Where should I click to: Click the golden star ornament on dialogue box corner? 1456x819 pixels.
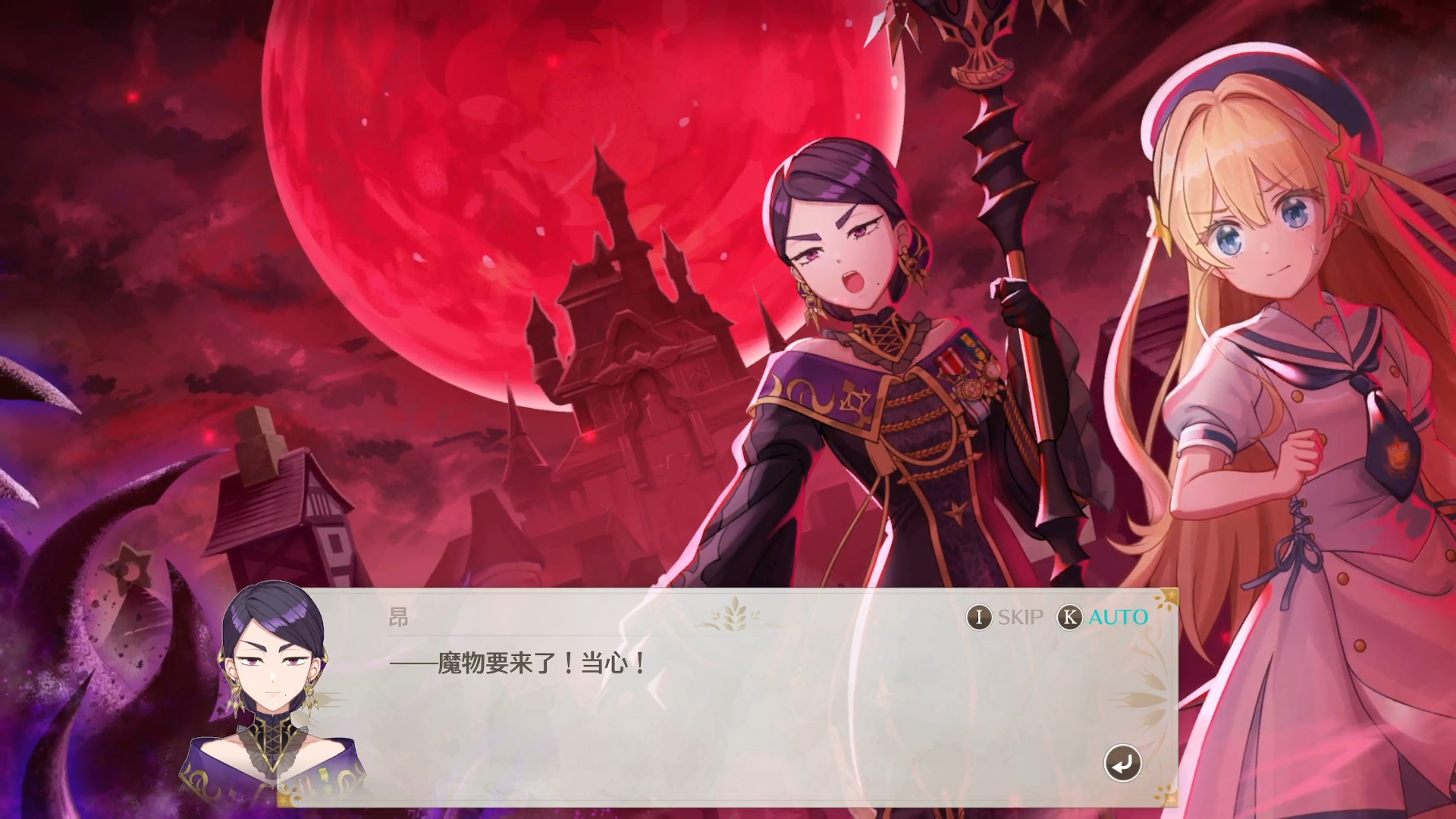click(x=1170, y=596)
